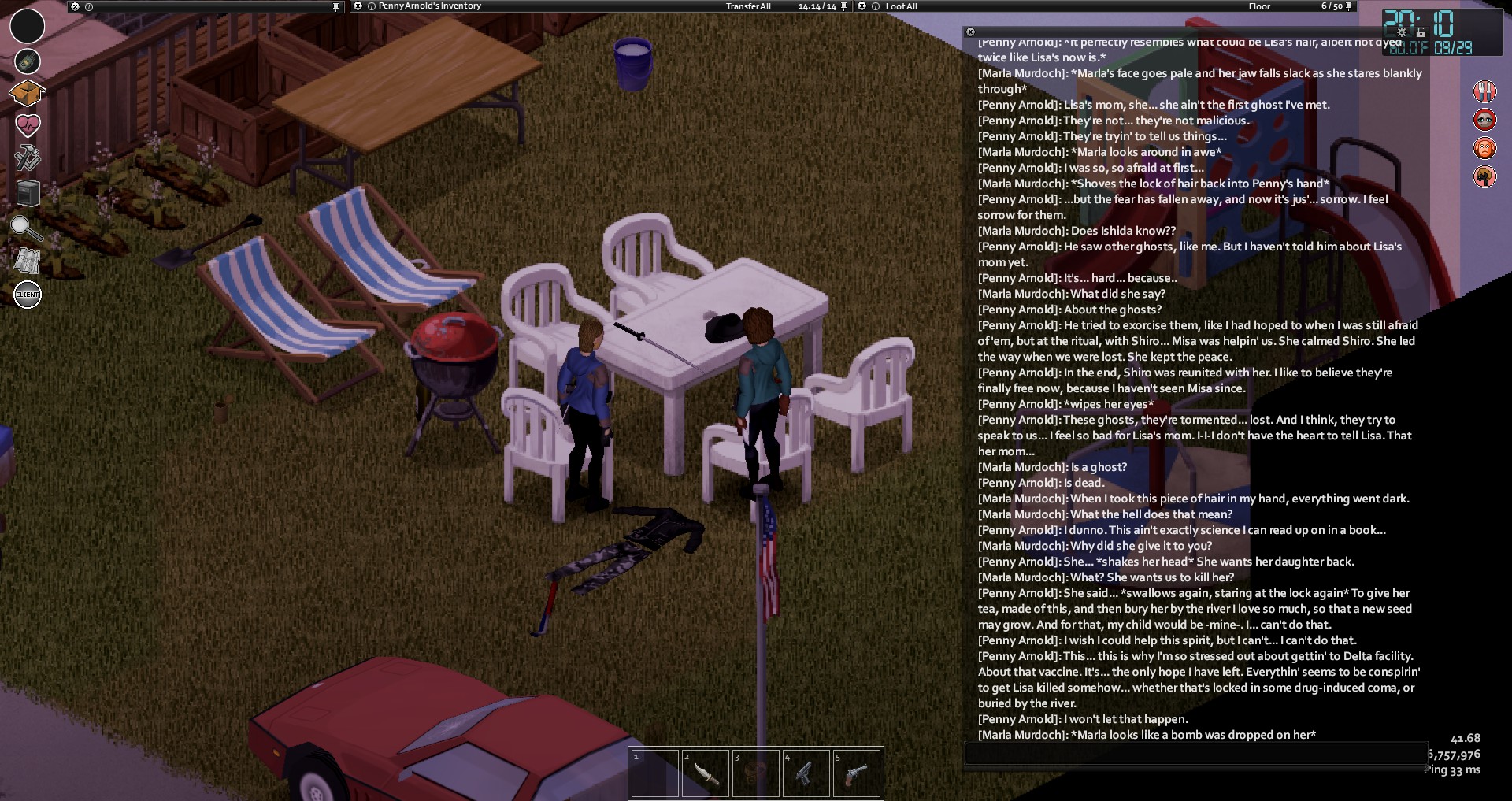
Task: Open the world map icon
Action: [x=28, y=261]
